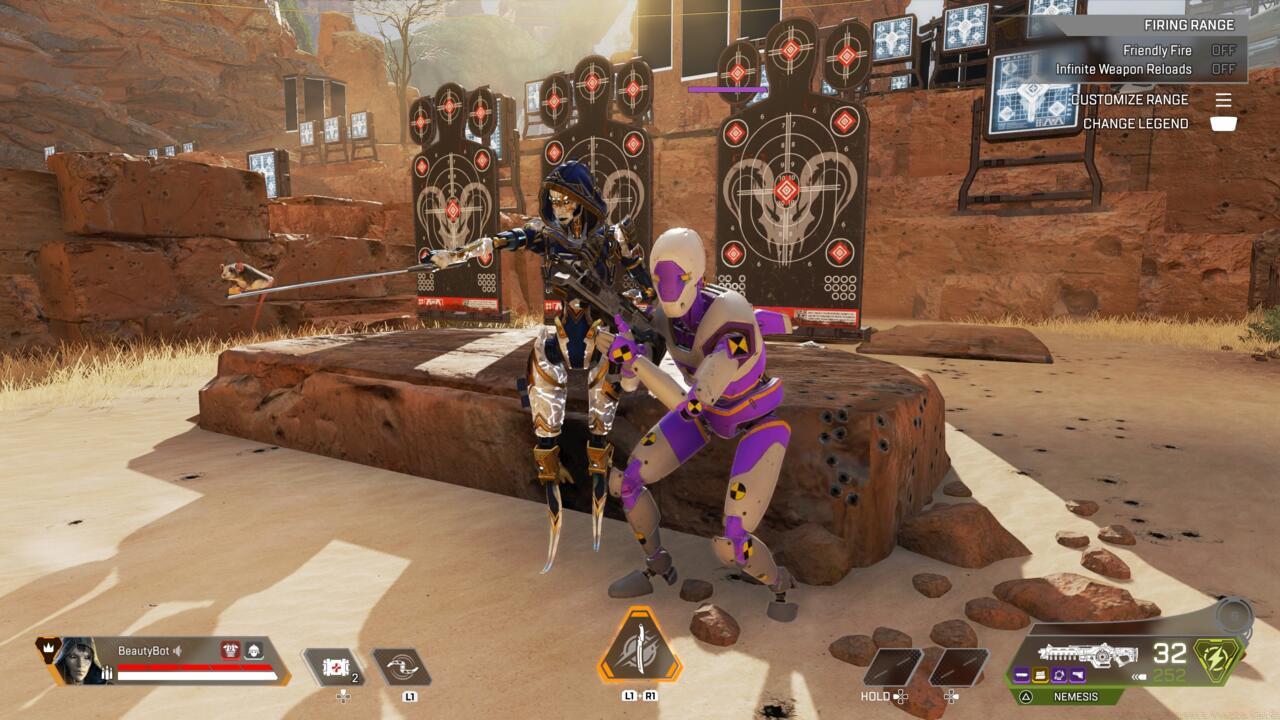
Task: Click the reserve ammo count 252
Action: click(1168, 674)
